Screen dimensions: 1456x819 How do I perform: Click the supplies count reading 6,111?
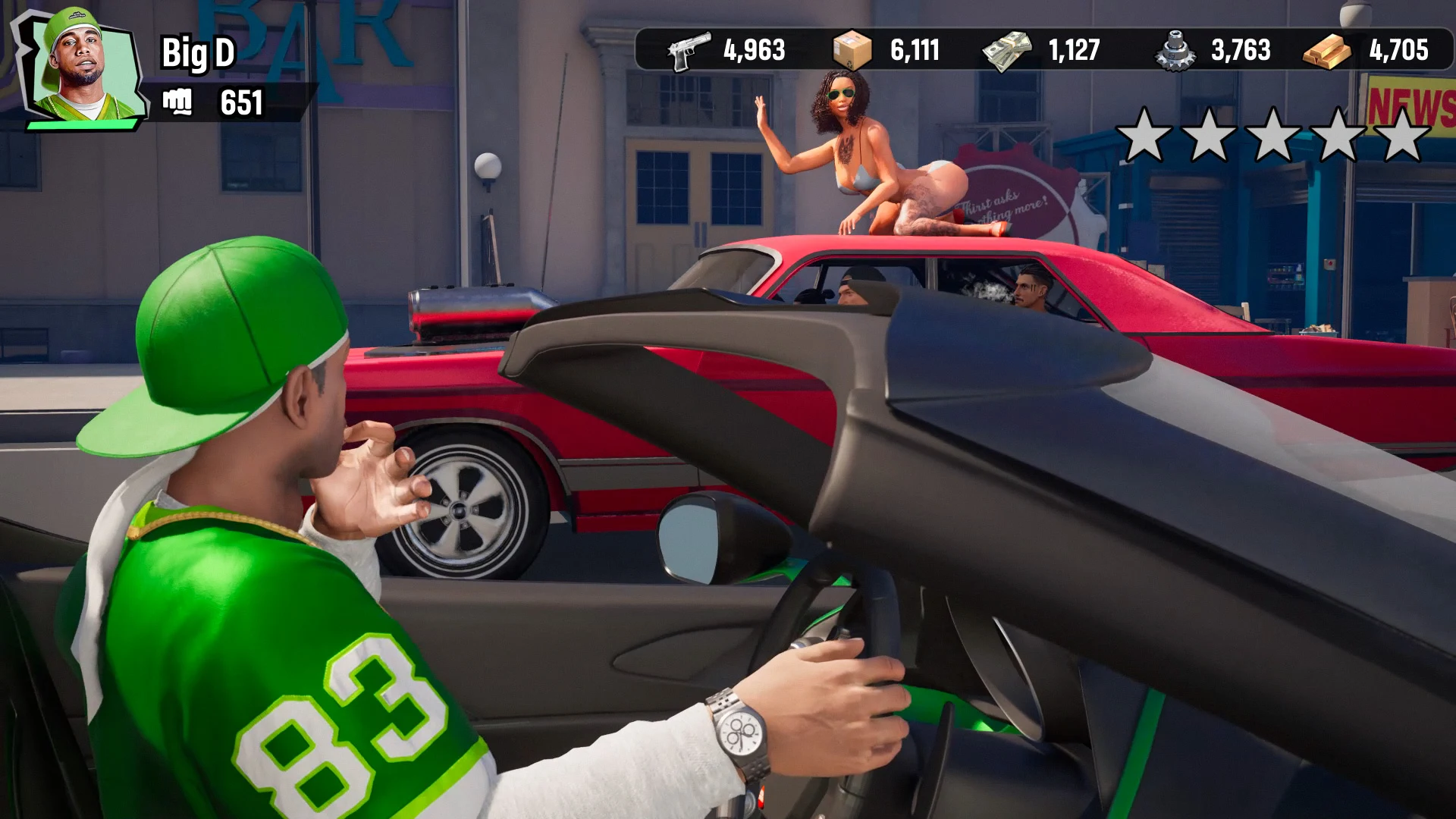[914, 50]
